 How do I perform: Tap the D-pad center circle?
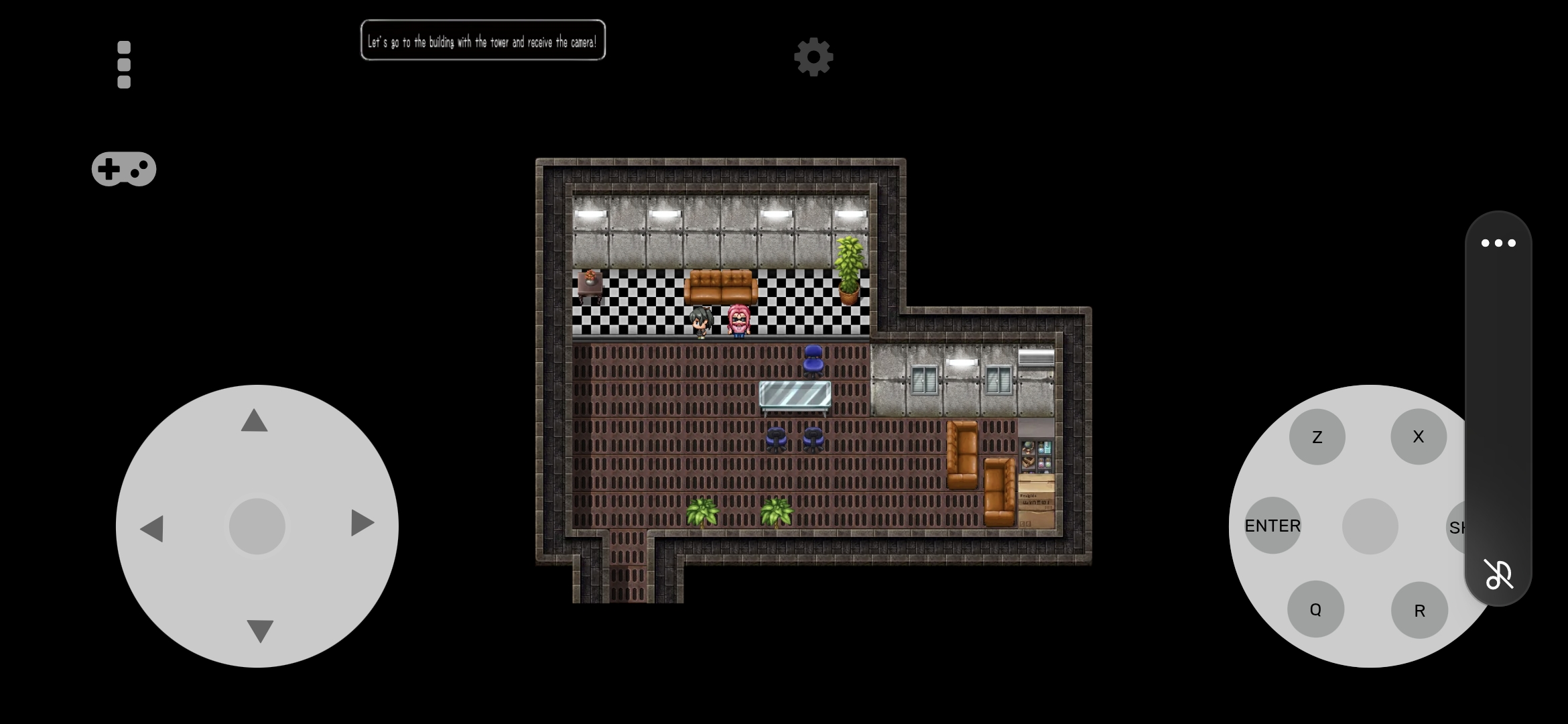click(257, 526)
